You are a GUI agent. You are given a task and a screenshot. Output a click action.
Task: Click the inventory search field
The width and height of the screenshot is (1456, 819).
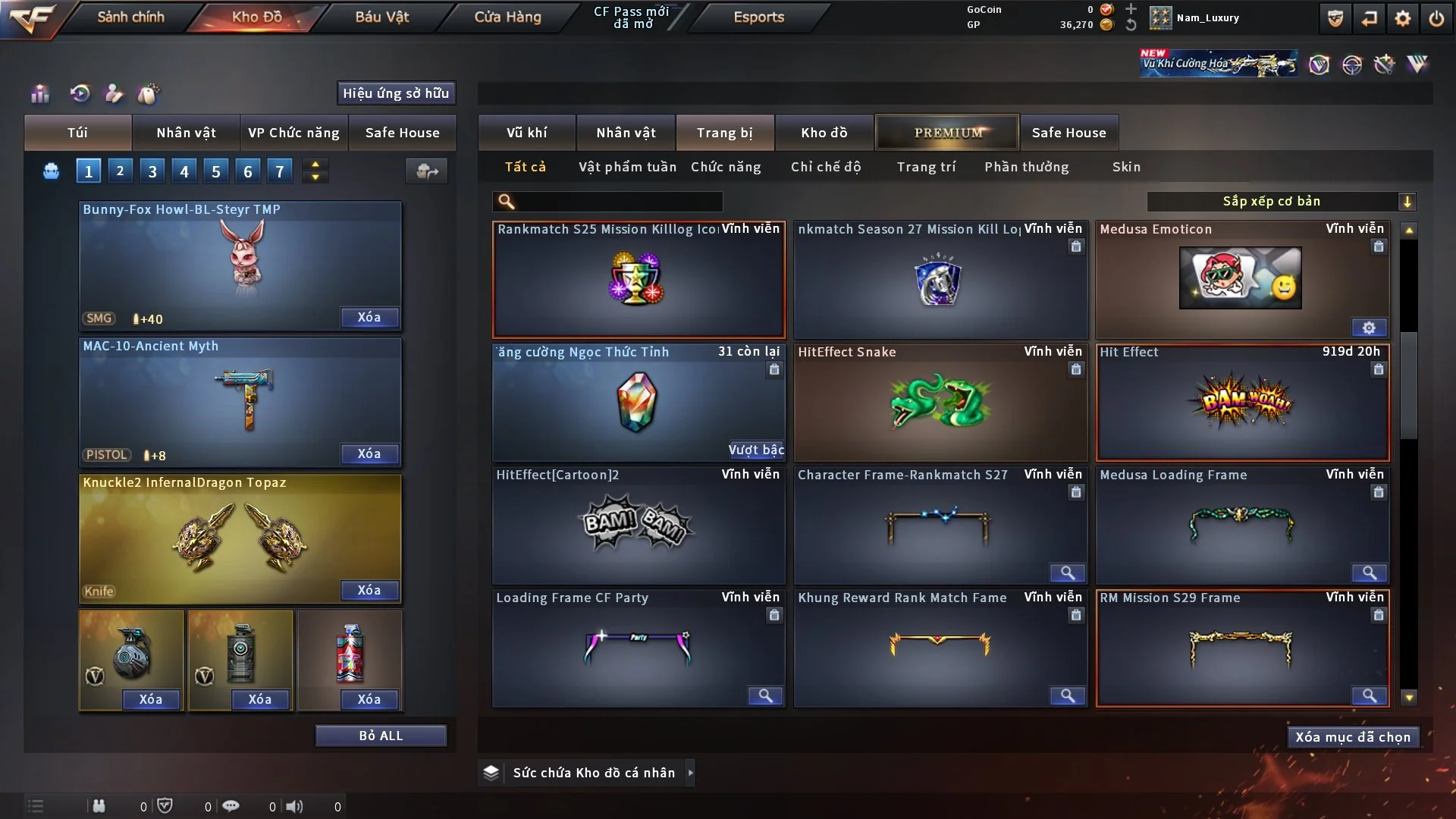618,202
